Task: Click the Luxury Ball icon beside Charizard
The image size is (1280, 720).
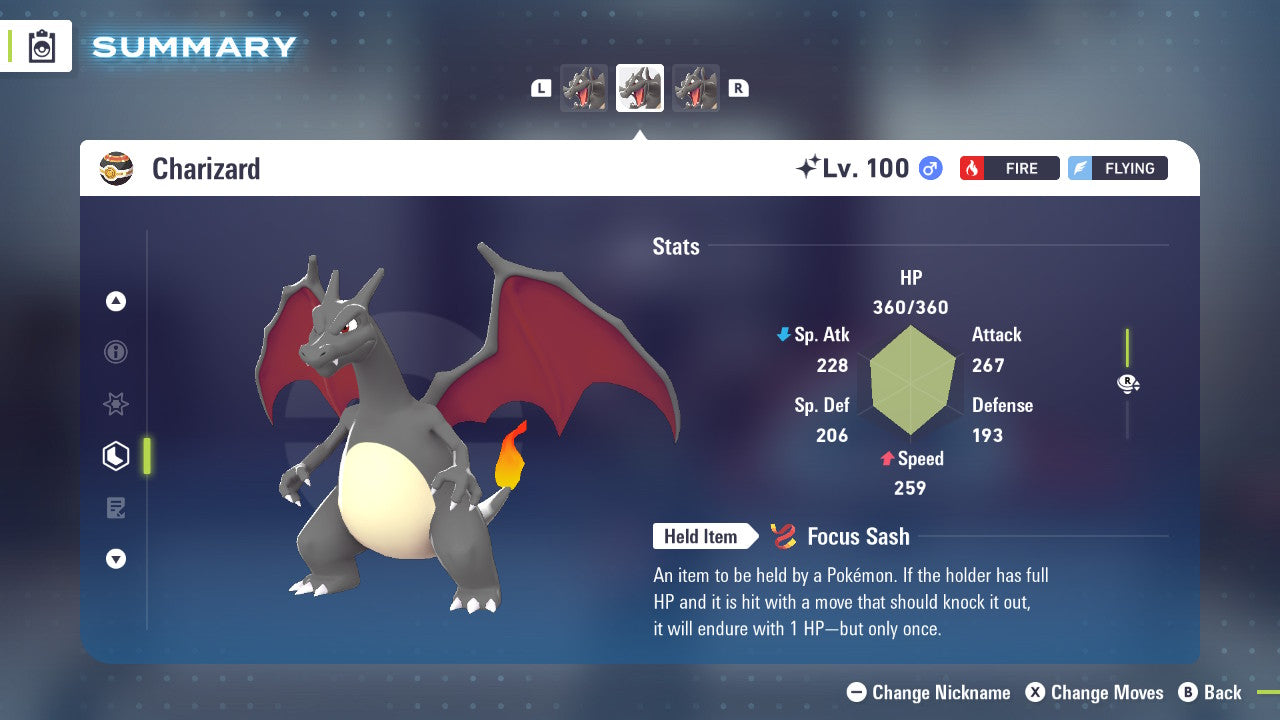Action: coord(119,168)
